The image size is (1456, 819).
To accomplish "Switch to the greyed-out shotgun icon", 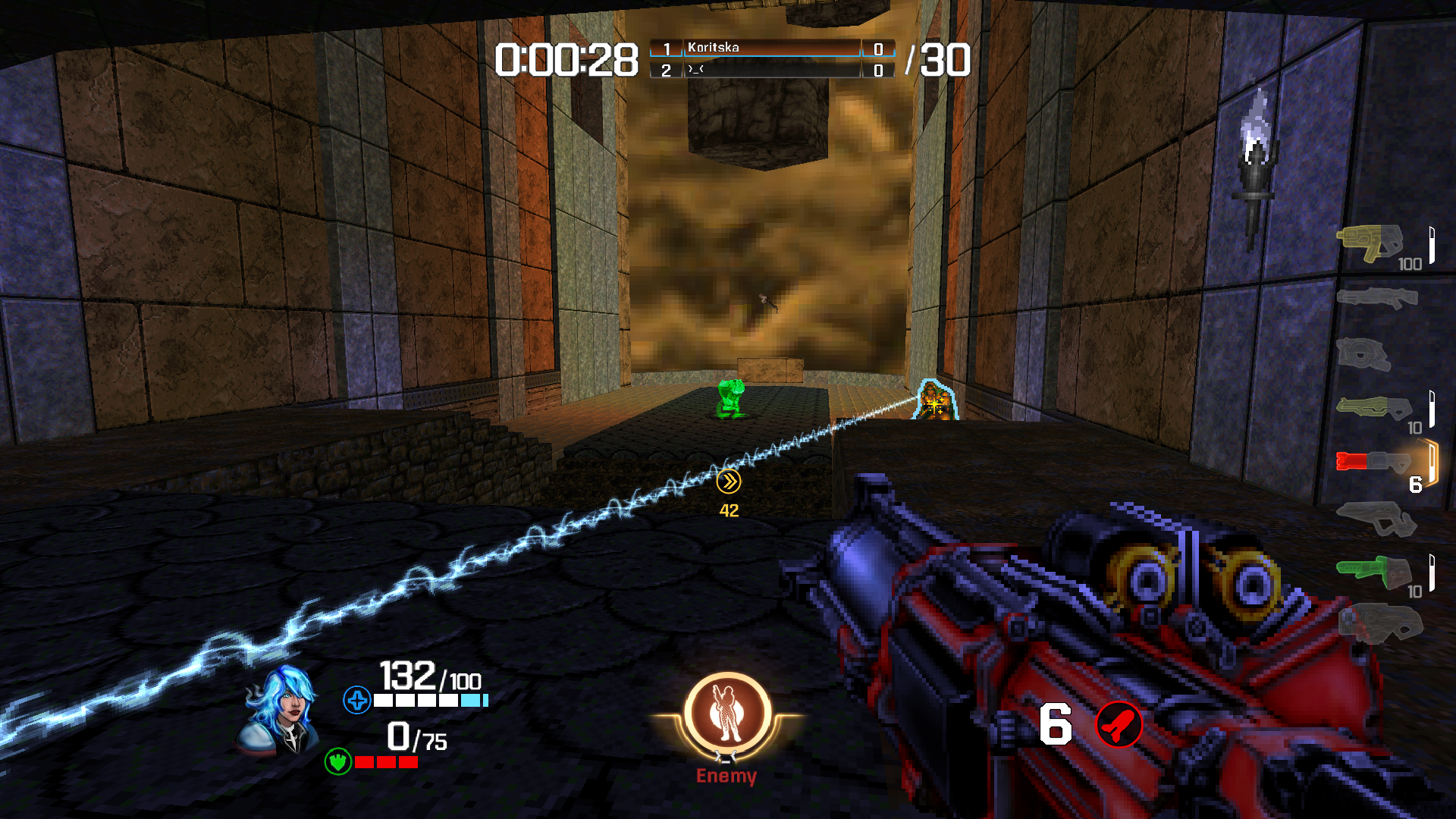I will pos(1376,297).
